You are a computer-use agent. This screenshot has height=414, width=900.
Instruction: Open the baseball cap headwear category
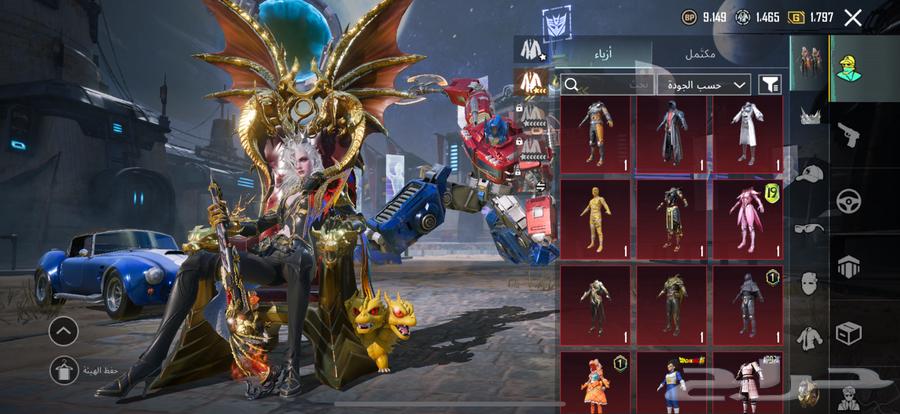[x=808, y=173]
